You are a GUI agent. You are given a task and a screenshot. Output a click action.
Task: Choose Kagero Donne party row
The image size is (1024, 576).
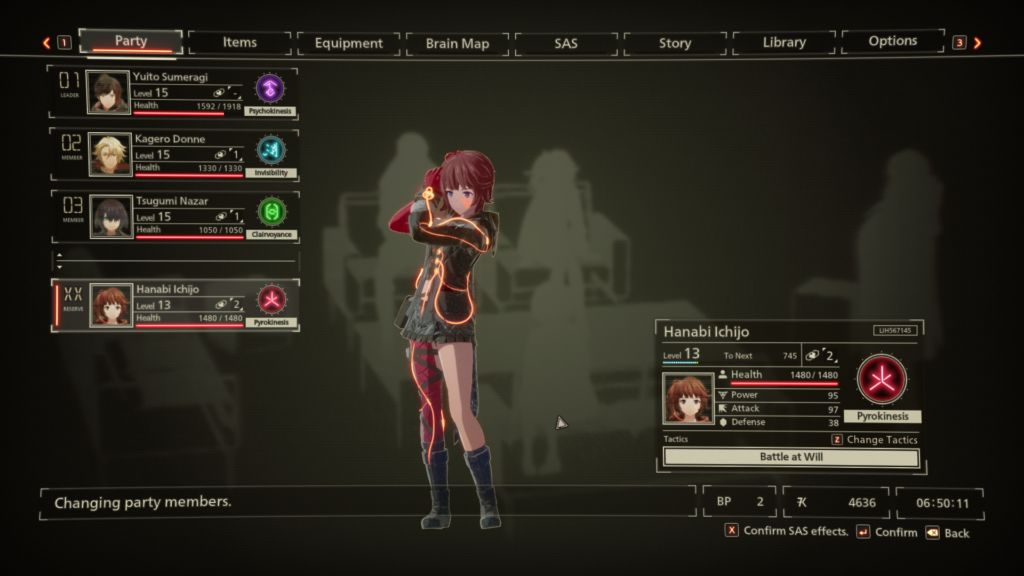[175, 154]
